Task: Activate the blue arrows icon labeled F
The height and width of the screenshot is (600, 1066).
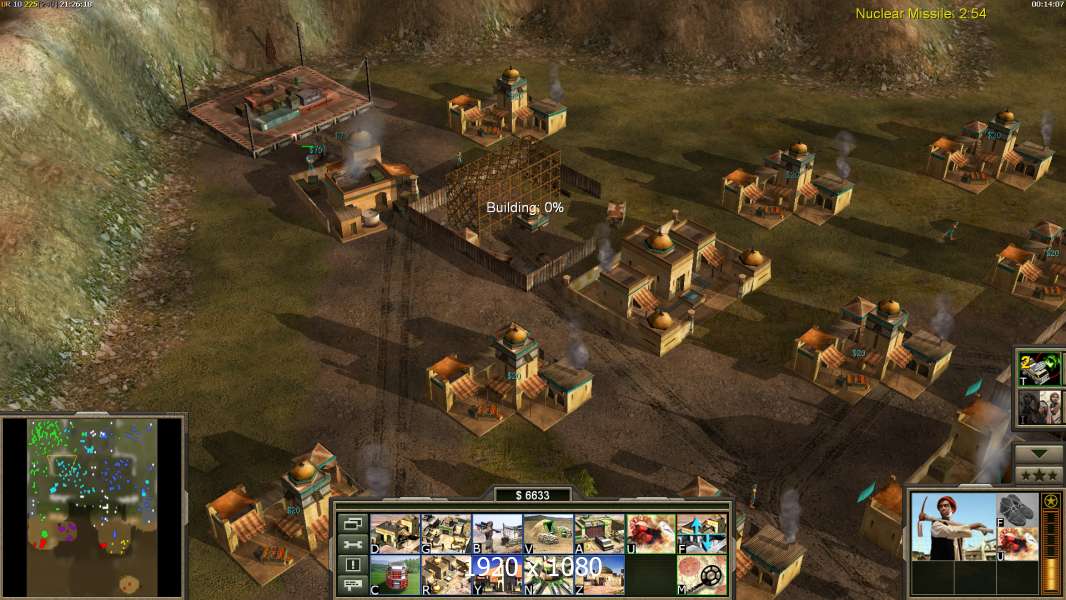Action: tap(701, 533)
